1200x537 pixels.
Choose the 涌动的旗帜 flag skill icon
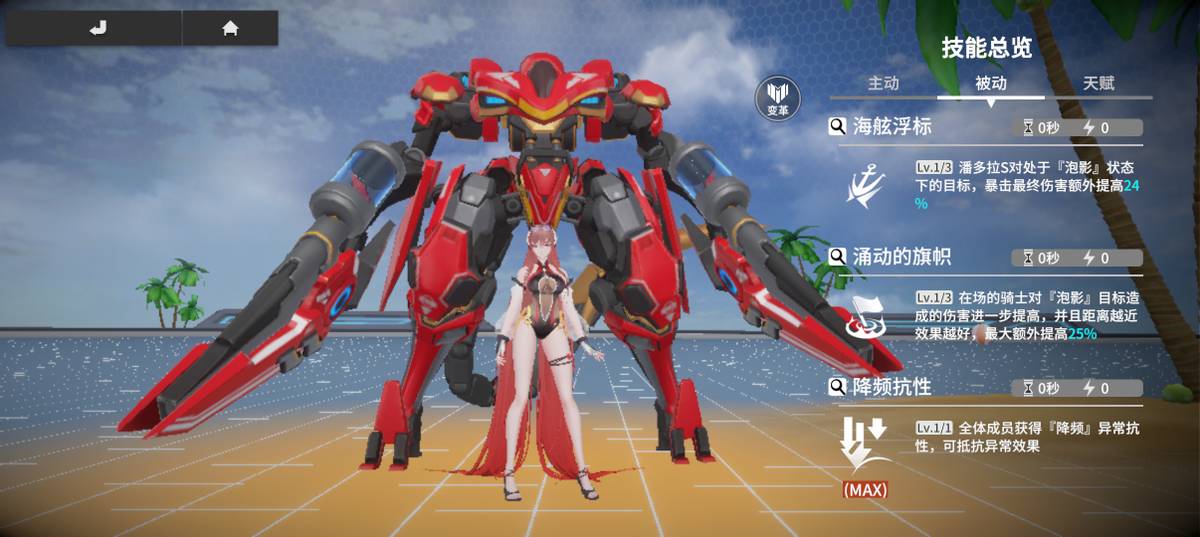point(864,314)
